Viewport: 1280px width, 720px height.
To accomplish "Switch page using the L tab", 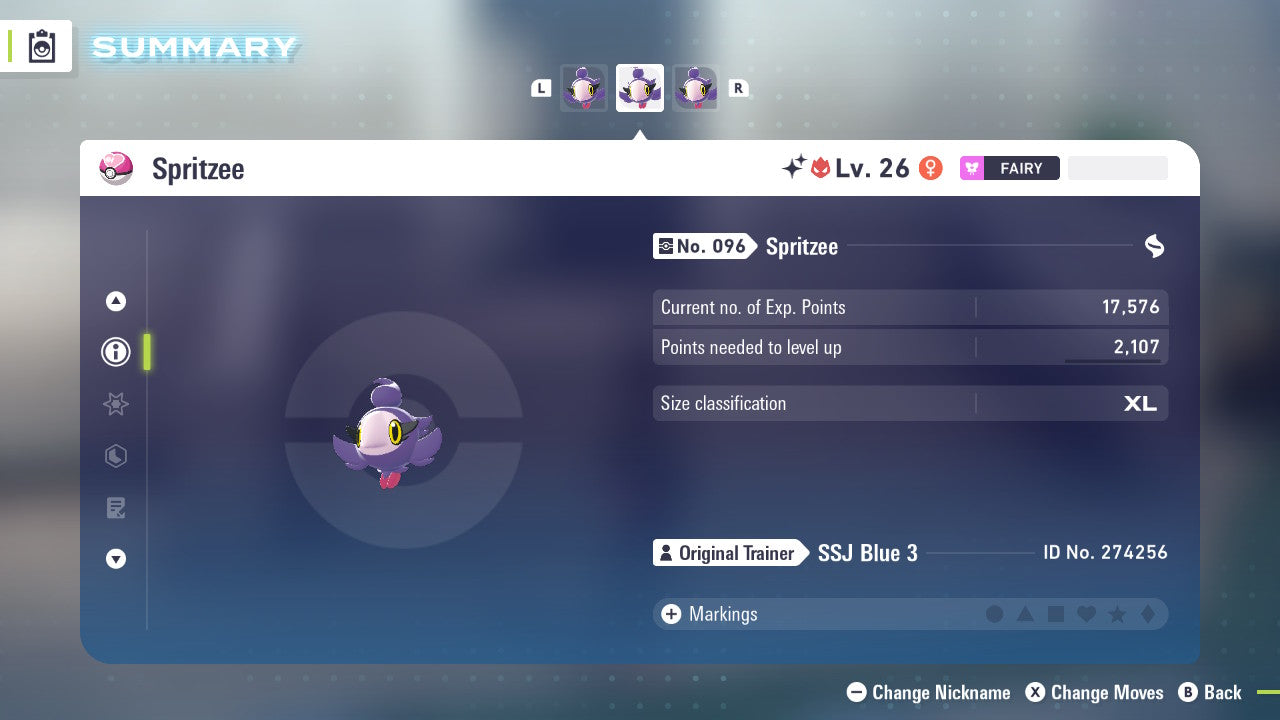I will pyautogui.click(x=541, y=88).
